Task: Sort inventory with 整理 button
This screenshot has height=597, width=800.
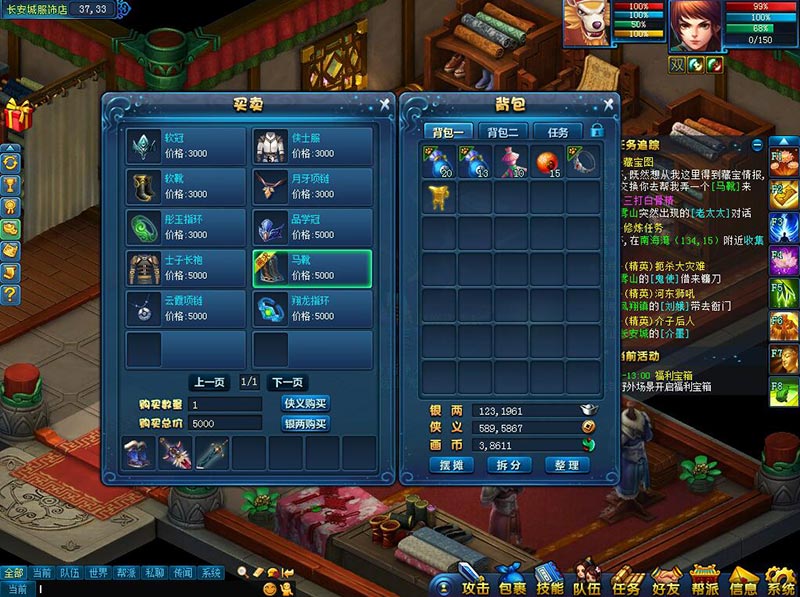Action: (x=565, y=466)
